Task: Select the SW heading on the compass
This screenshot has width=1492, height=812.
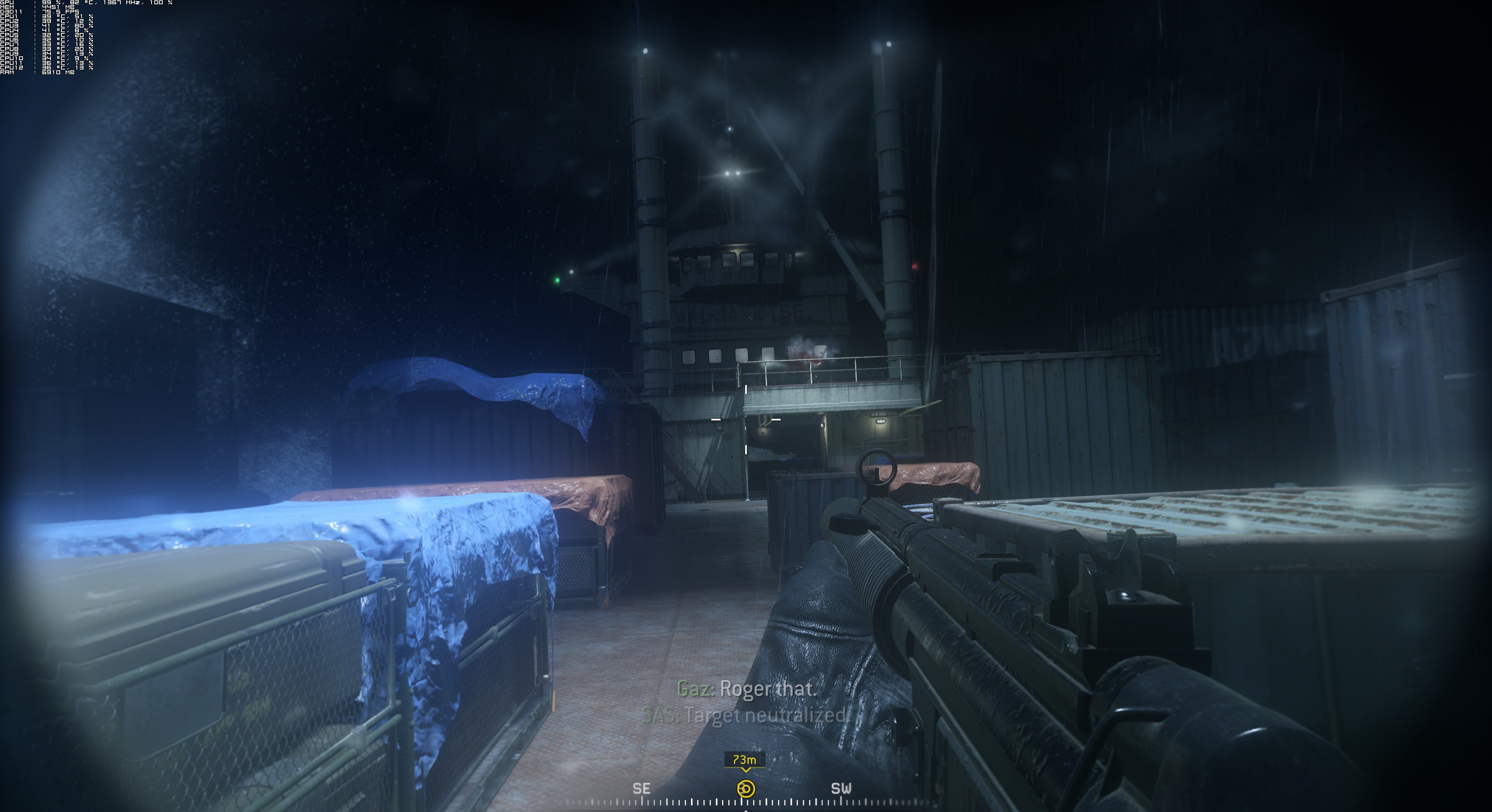Action: click(x=841, y=788)
